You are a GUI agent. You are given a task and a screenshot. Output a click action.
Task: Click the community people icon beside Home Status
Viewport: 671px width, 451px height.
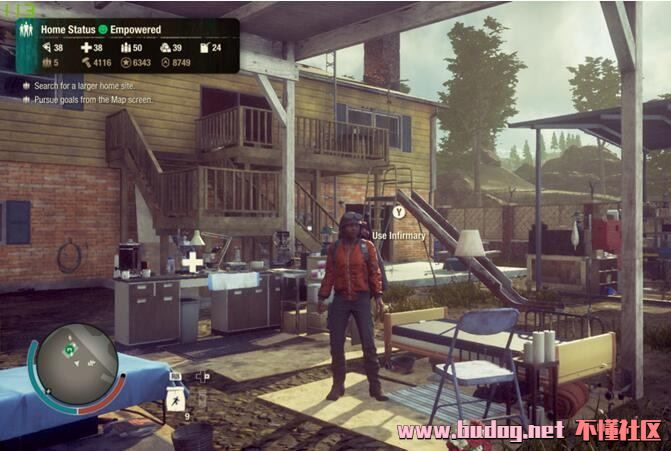pos(27,30)
